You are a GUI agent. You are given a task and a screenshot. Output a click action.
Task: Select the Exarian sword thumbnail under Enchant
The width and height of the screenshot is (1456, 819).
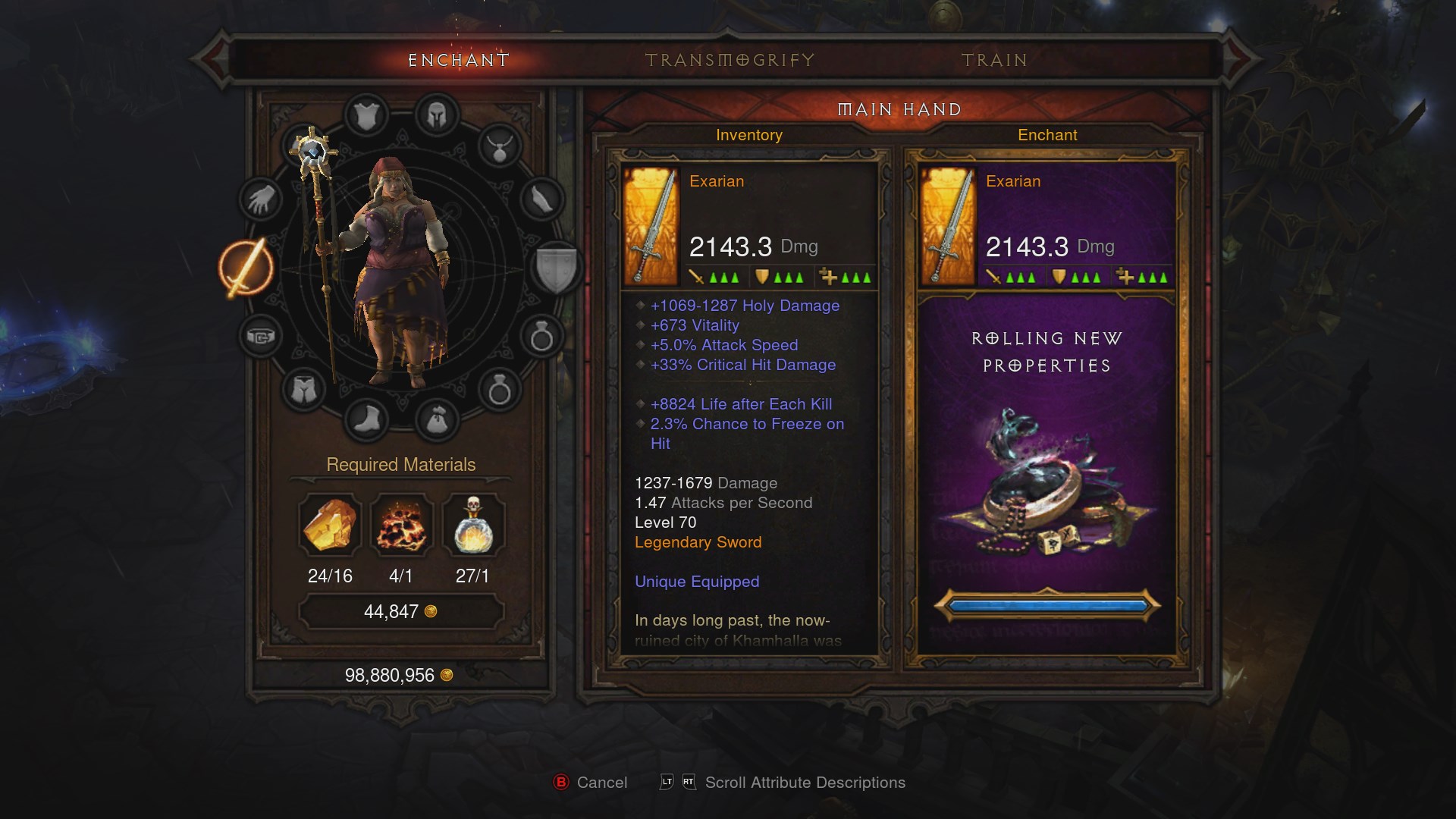tap(946, 226)
